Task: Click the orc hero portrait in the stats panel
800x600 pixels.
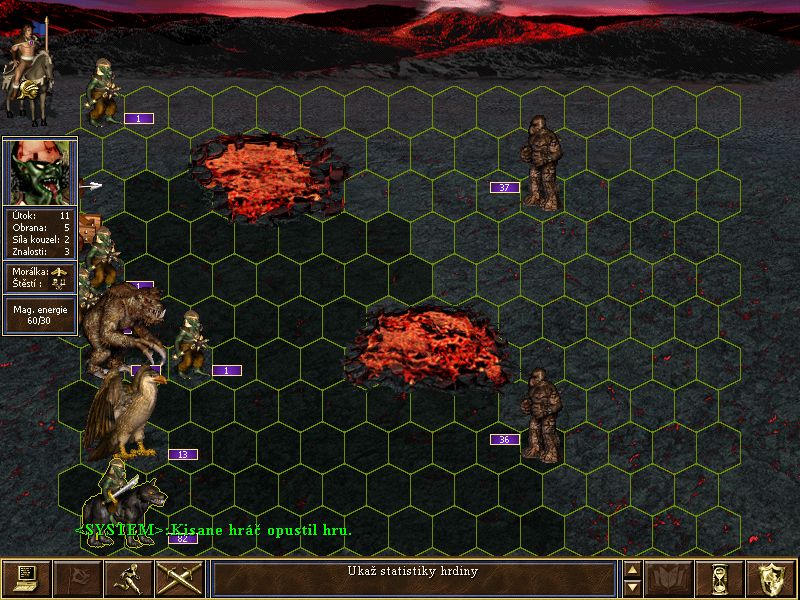Action: click(40, 172)
